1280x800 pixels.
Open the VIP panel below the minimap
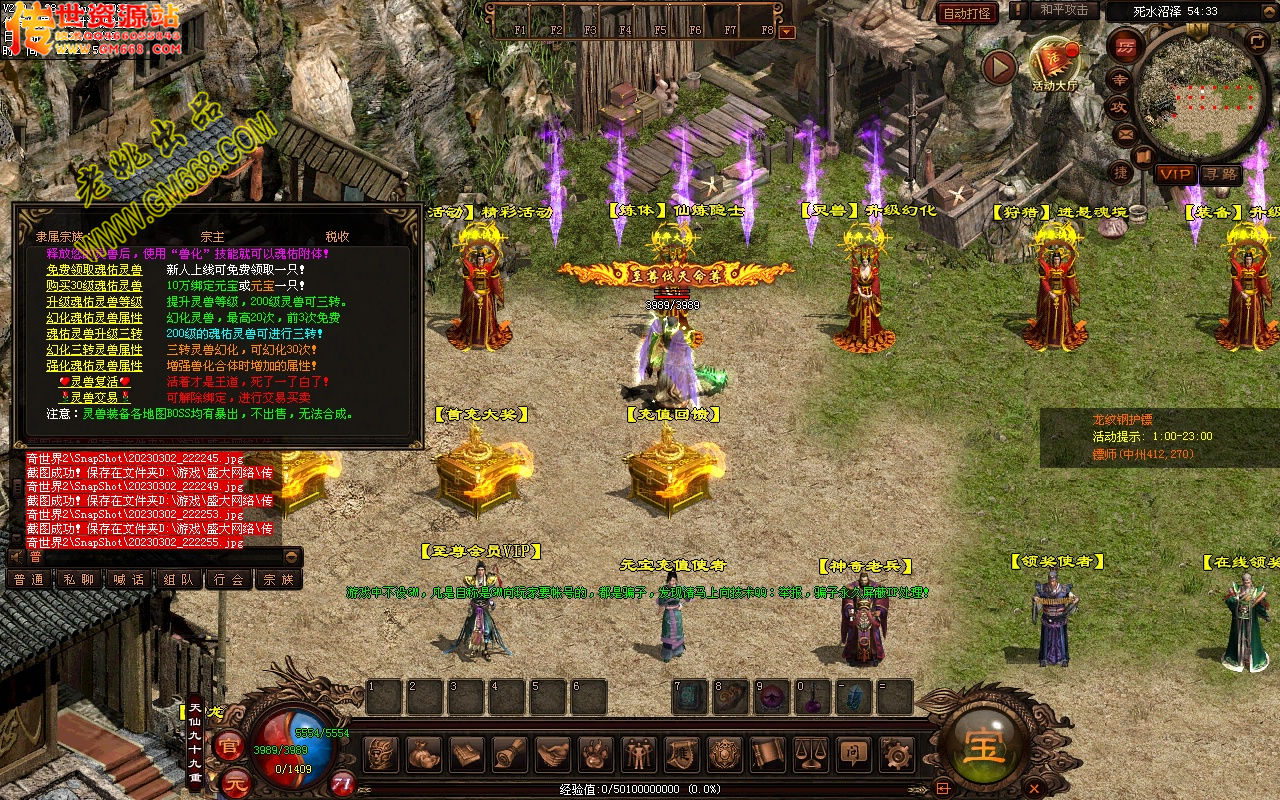(x=1175, y=174)
